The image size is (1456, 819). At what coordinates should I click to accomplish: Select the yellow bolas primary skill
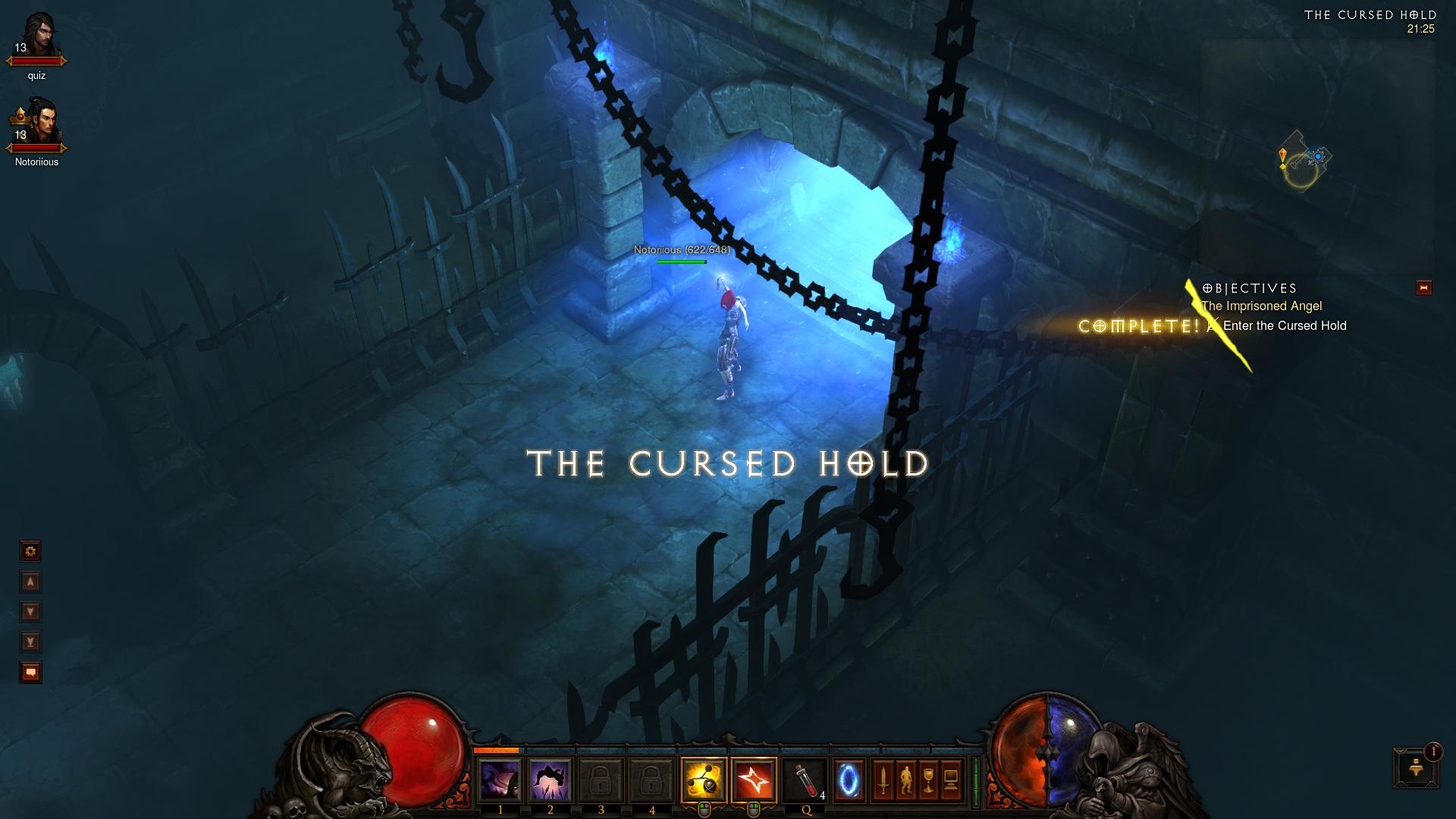[x=704, y=781]
